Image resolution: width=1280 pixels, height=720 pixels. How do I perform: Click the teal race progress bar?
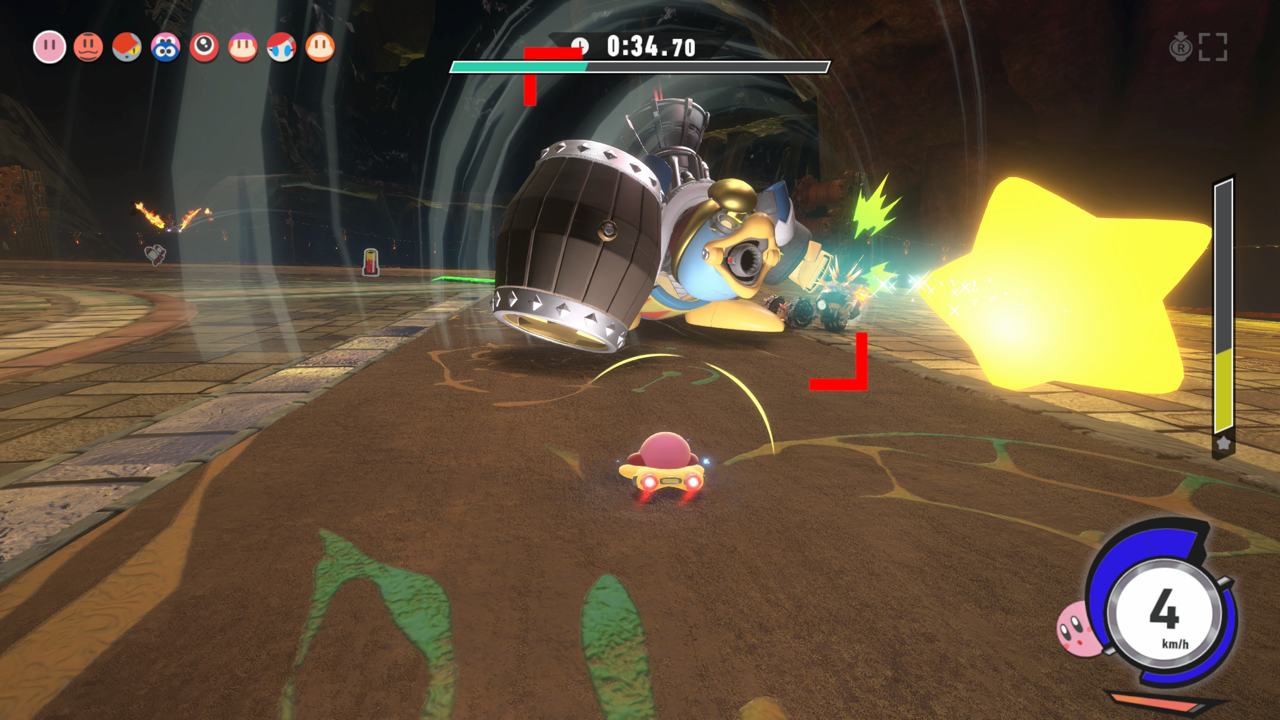pyautogui.click(x=520, y=66)
